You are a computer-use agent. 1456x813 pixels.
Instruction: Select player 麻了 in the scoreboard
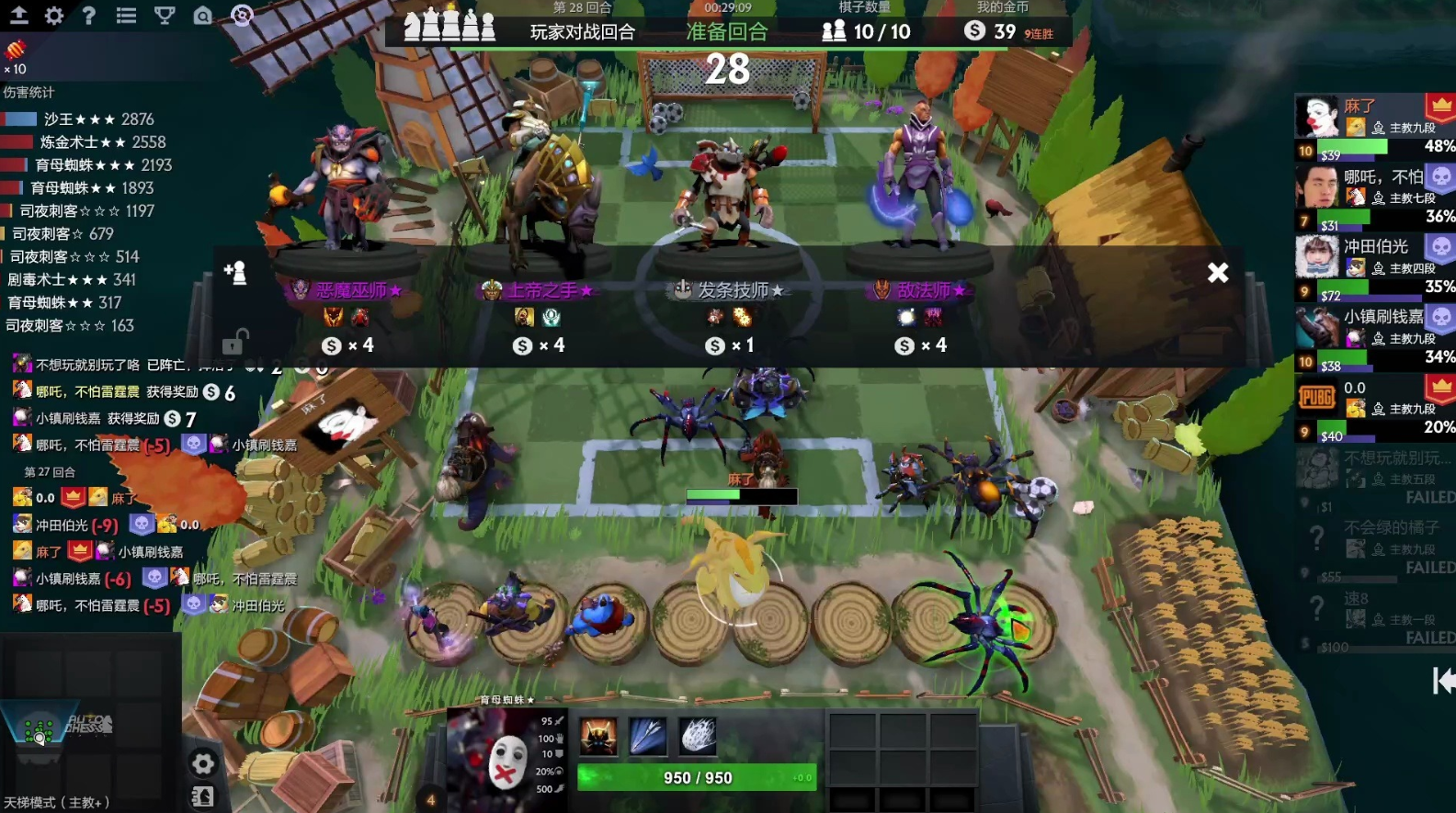[x=1374, y=127]
